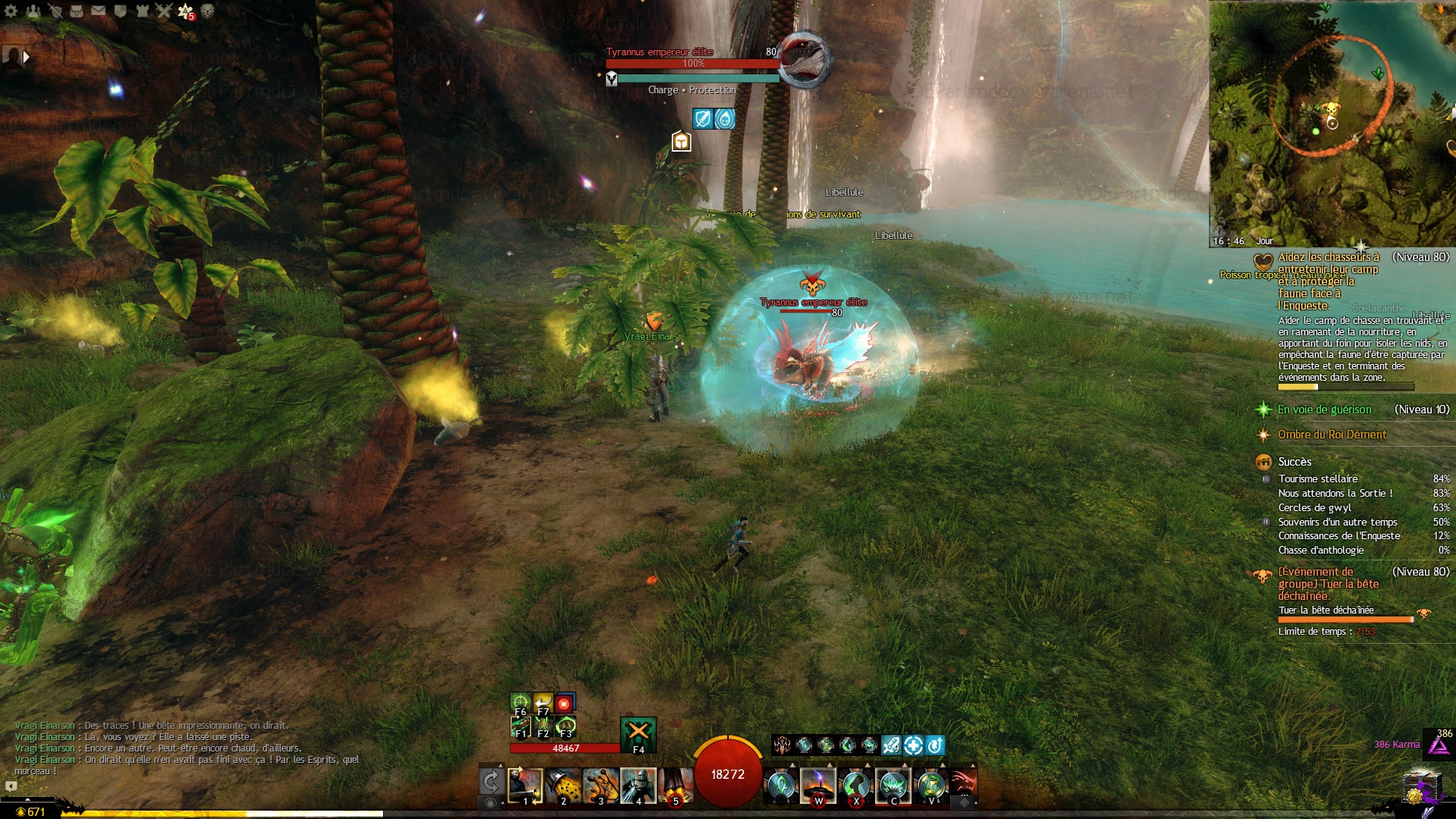The width and height of the screenshot is (1456, 819).
Task: Open the game menu gear icon
Action: [x=11, y=11]
